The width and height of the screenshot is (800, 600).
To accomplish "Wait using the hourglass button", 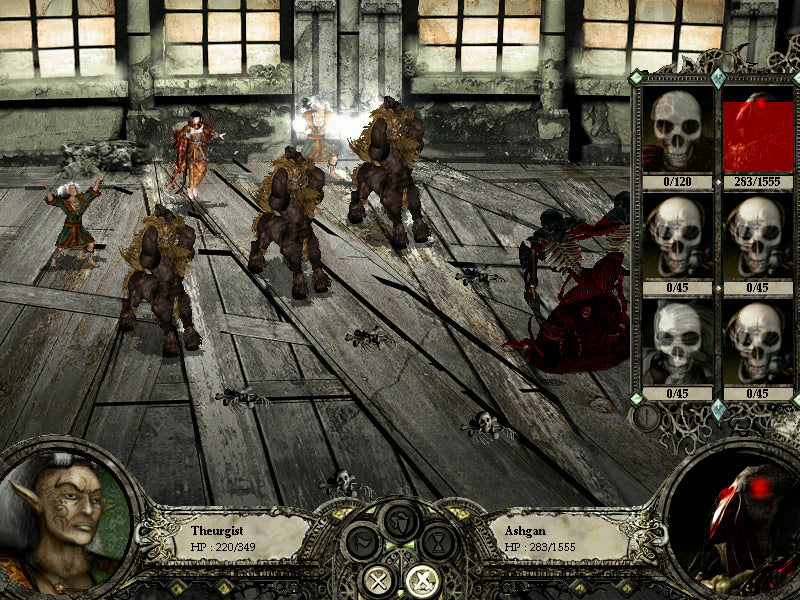I will click(x=436, y=544).
